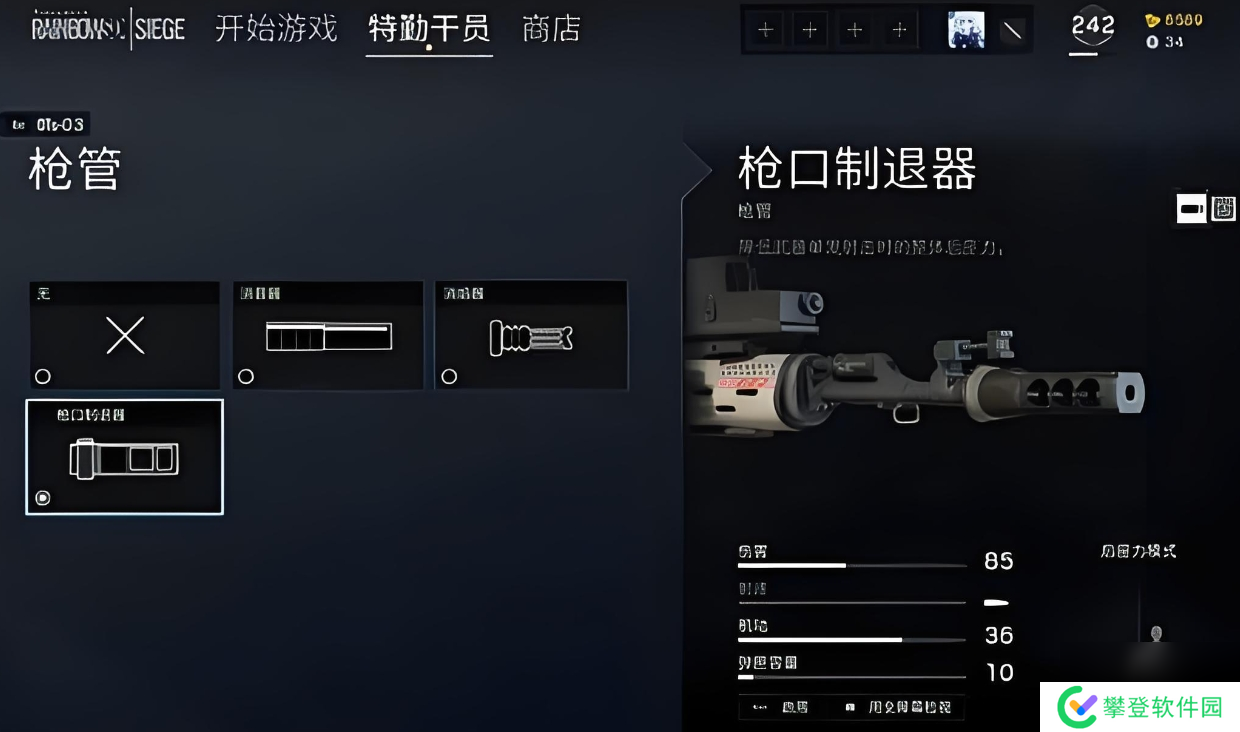This screenshot has height=732, width=1240.
Task: Open the player avatar profile
Action: click(966, 30)
